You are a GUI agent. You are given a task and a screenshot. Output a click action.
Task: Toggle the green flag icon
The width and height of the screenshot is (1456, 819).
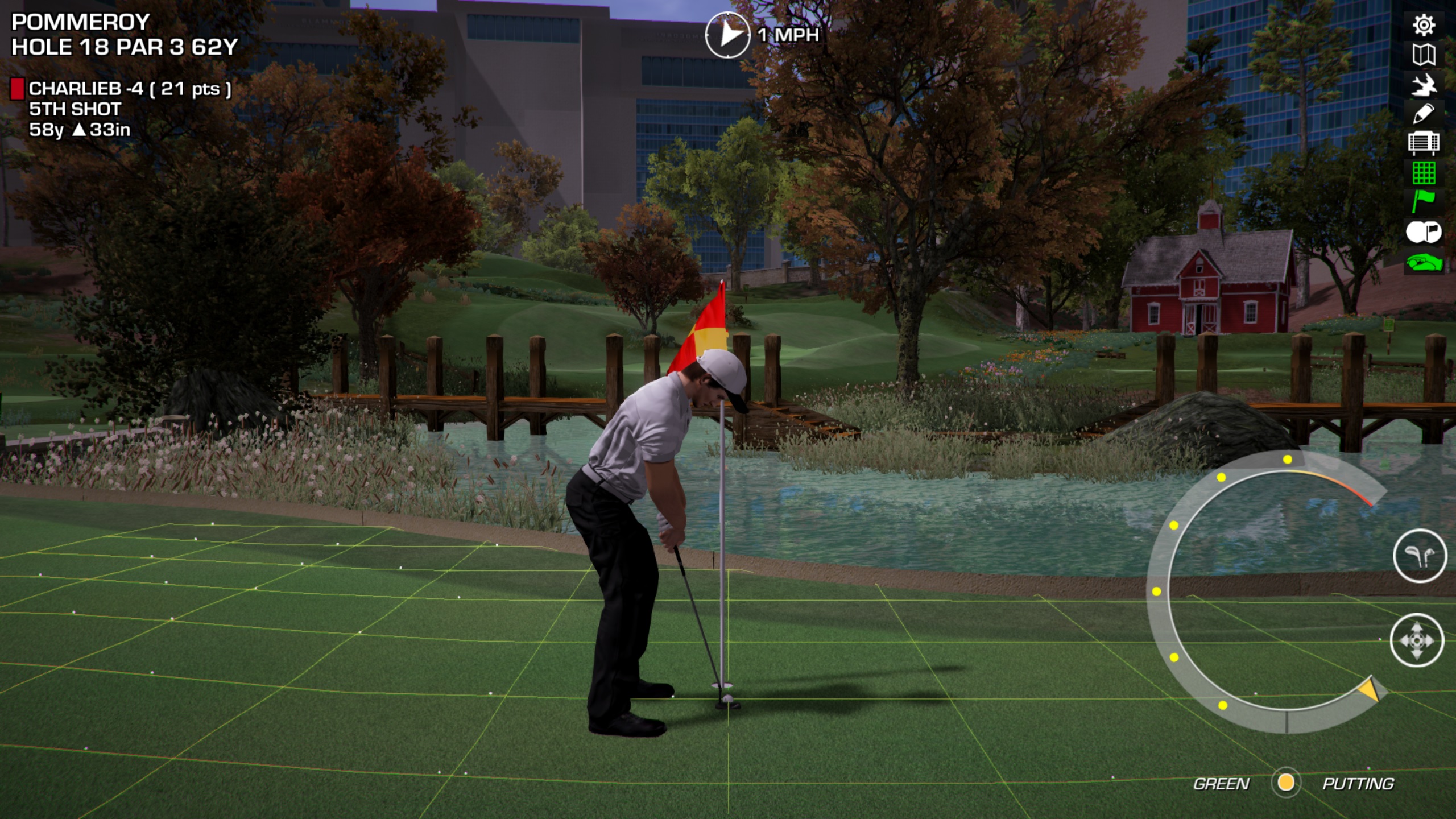click(1424, 202)
